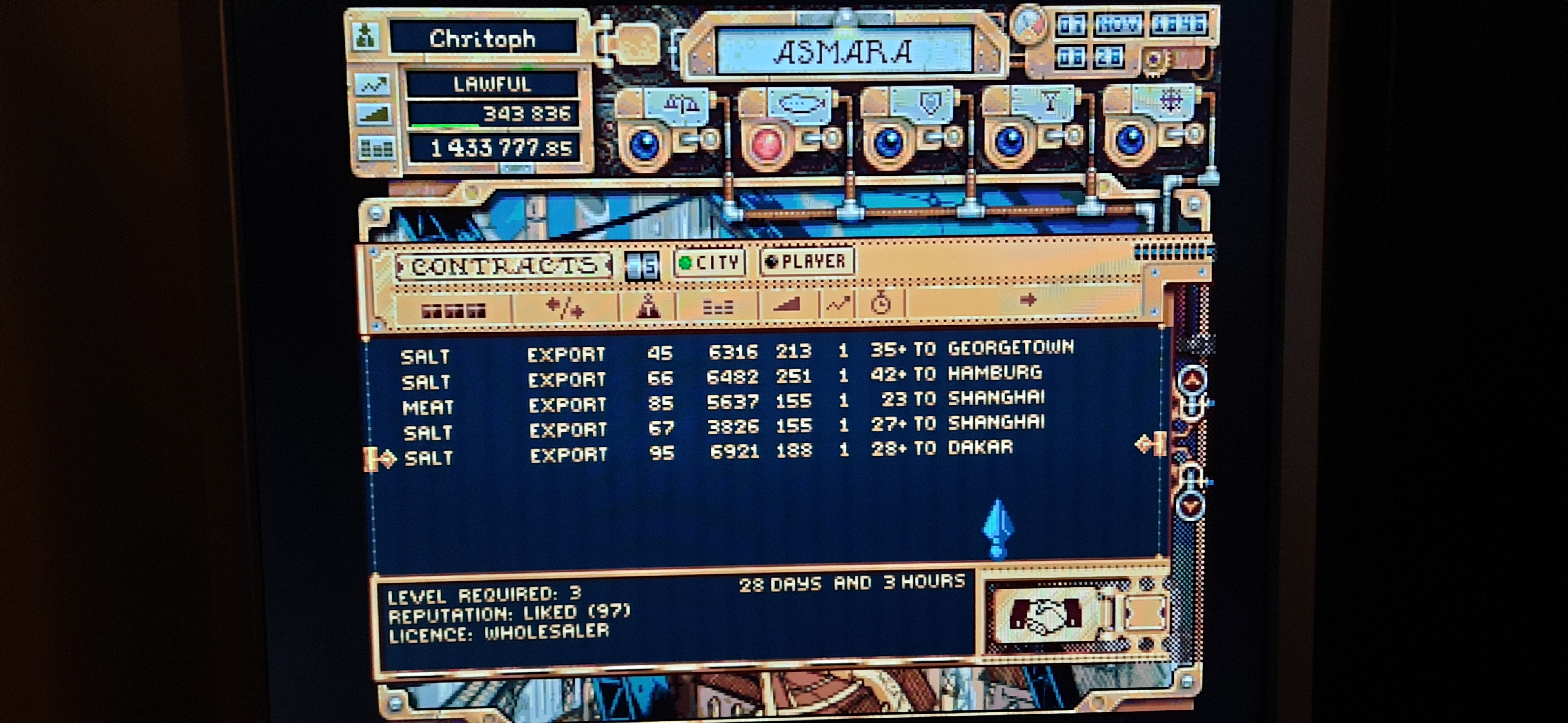Click the gear settings icon
The width and height of the screenshot is (1568, 723).
coord(1154,60)
